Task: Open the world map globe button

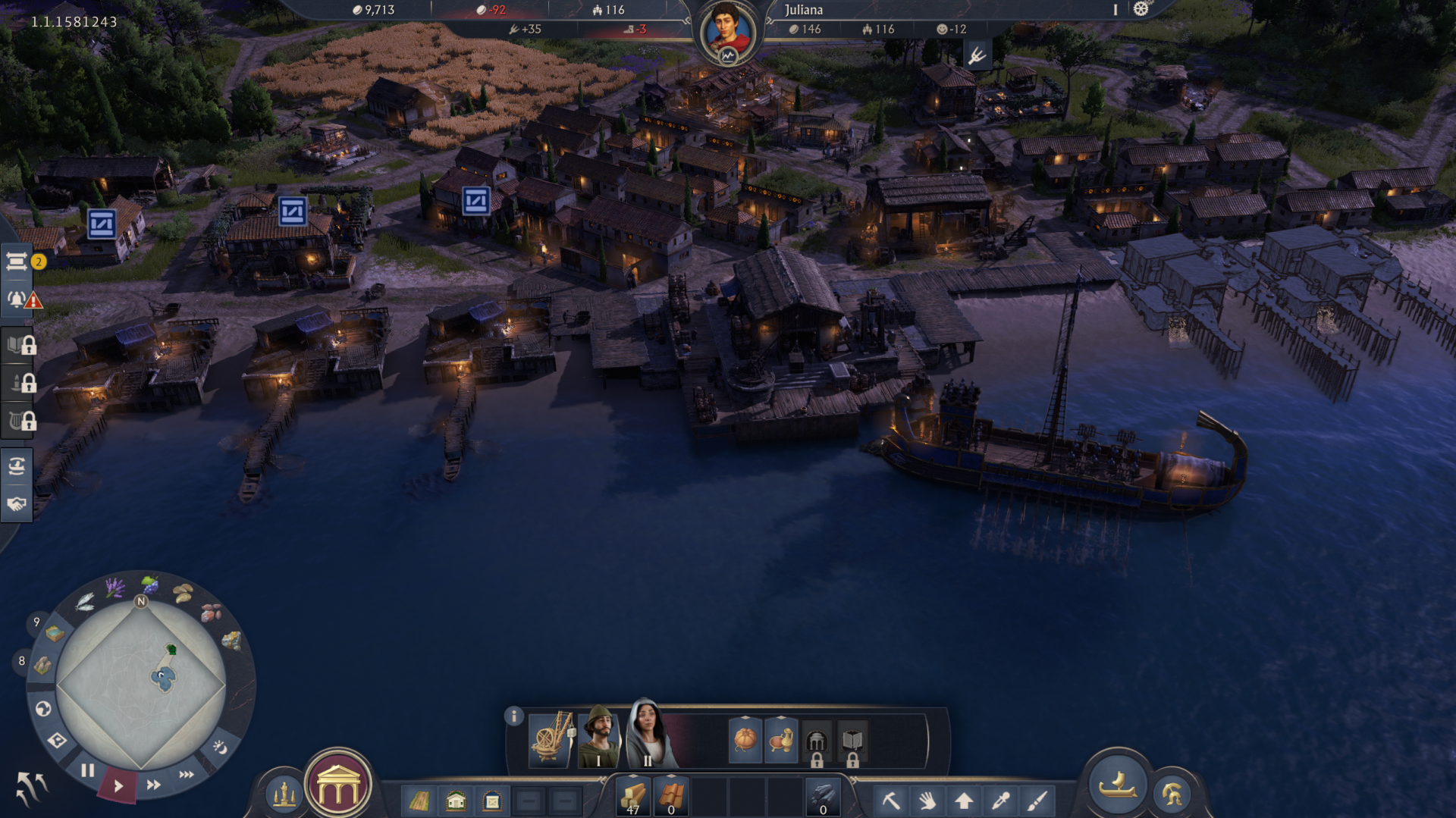Action: click(43, 709)
